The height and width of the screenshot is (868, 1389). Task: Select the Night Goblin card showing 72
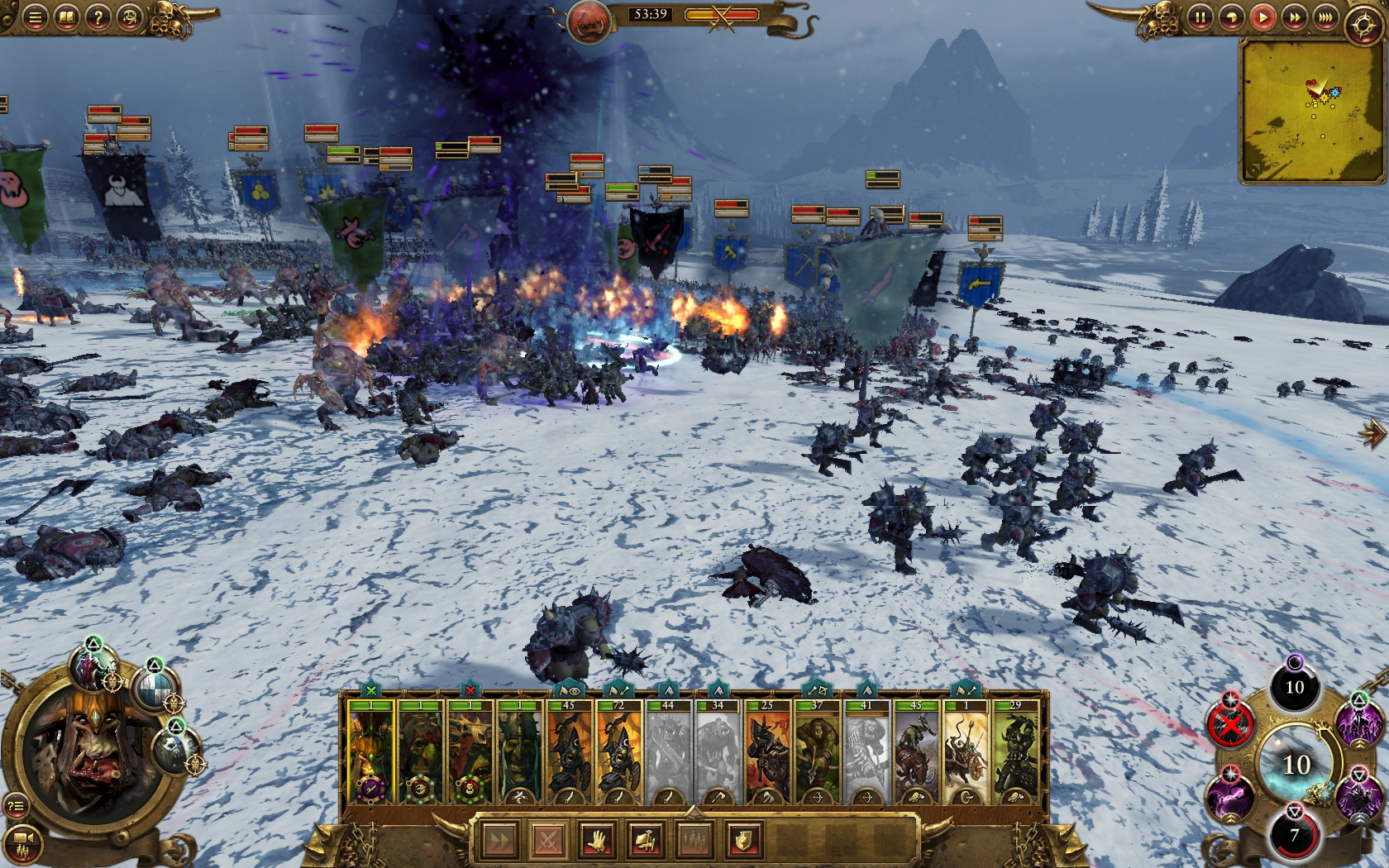618,754
